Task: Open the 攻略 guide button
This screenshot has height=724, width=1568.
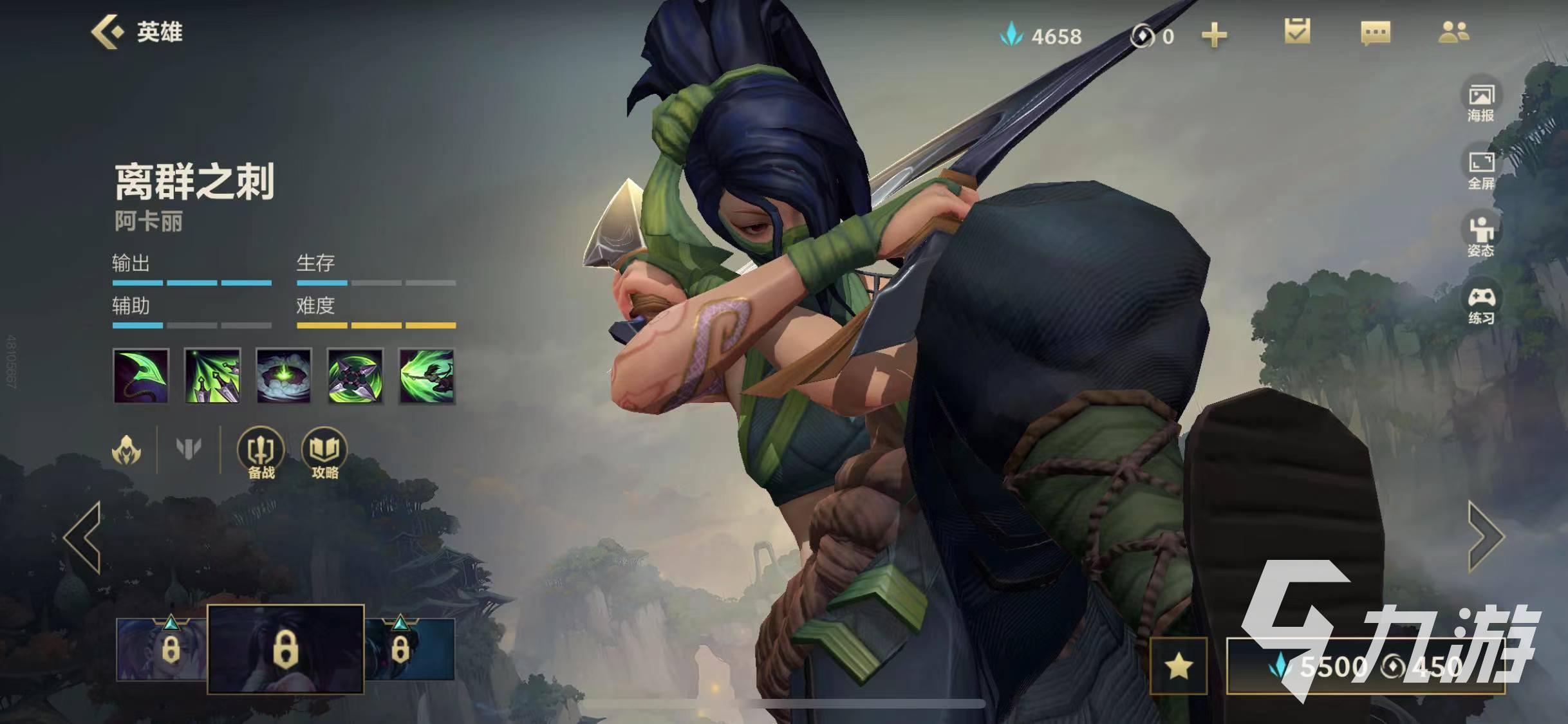Action: pos(324,453)
